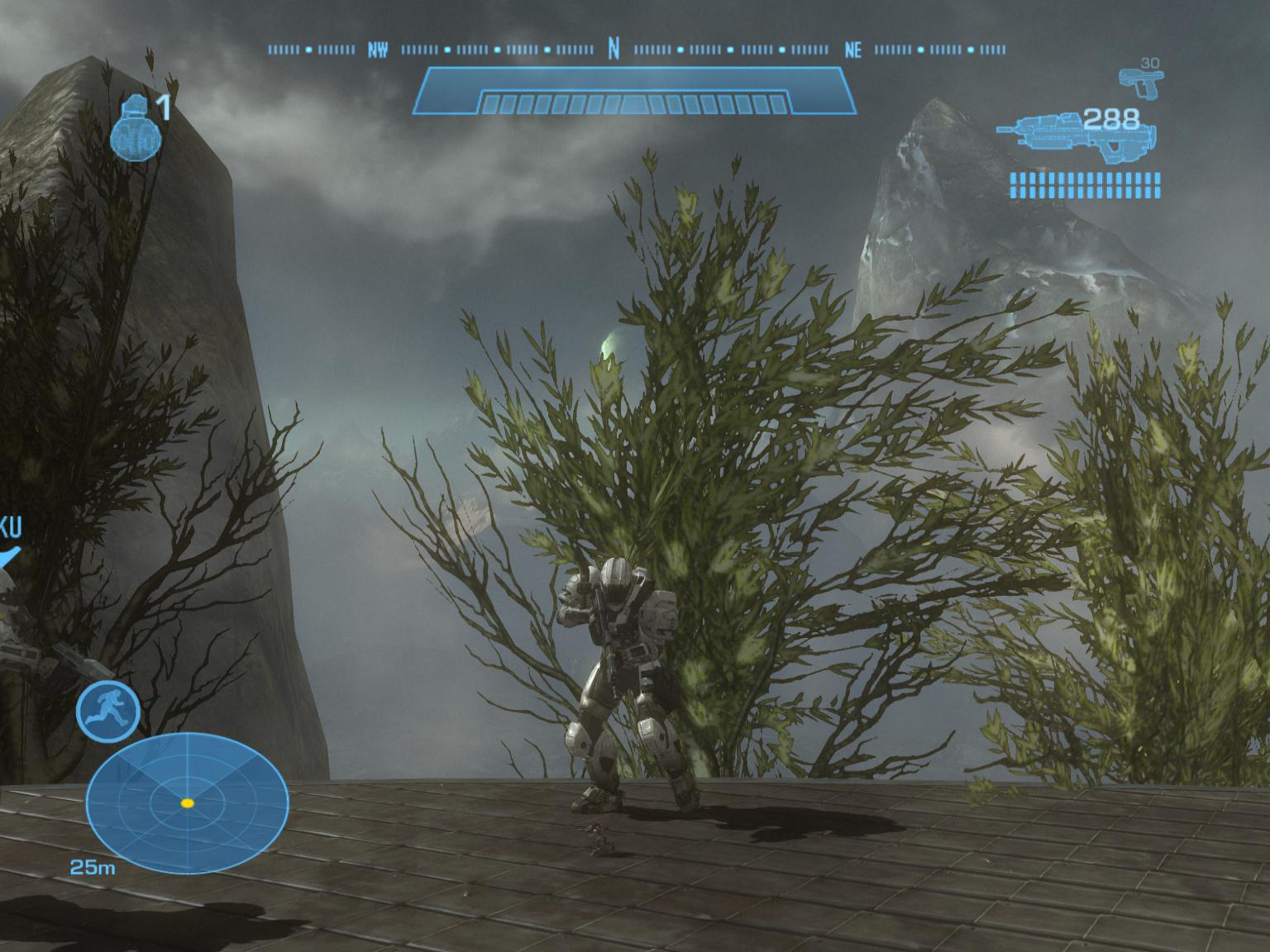1270x952 pixels.
Task: Select the frag grenade icon
Action: click(x=136, y=127)
